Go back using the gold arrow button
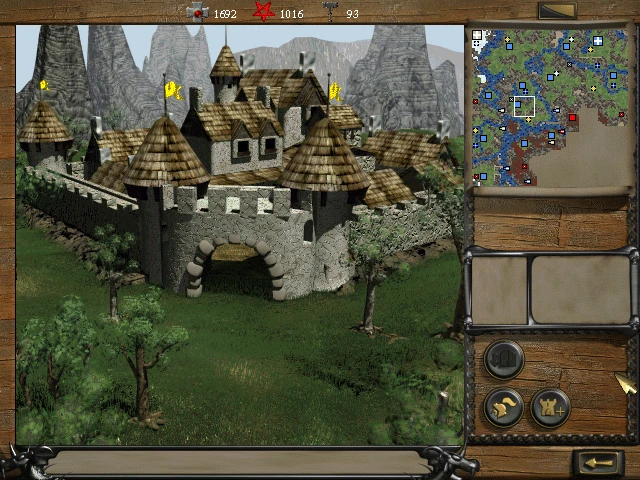This screenshot has height=480, width=640. (599, 463)
